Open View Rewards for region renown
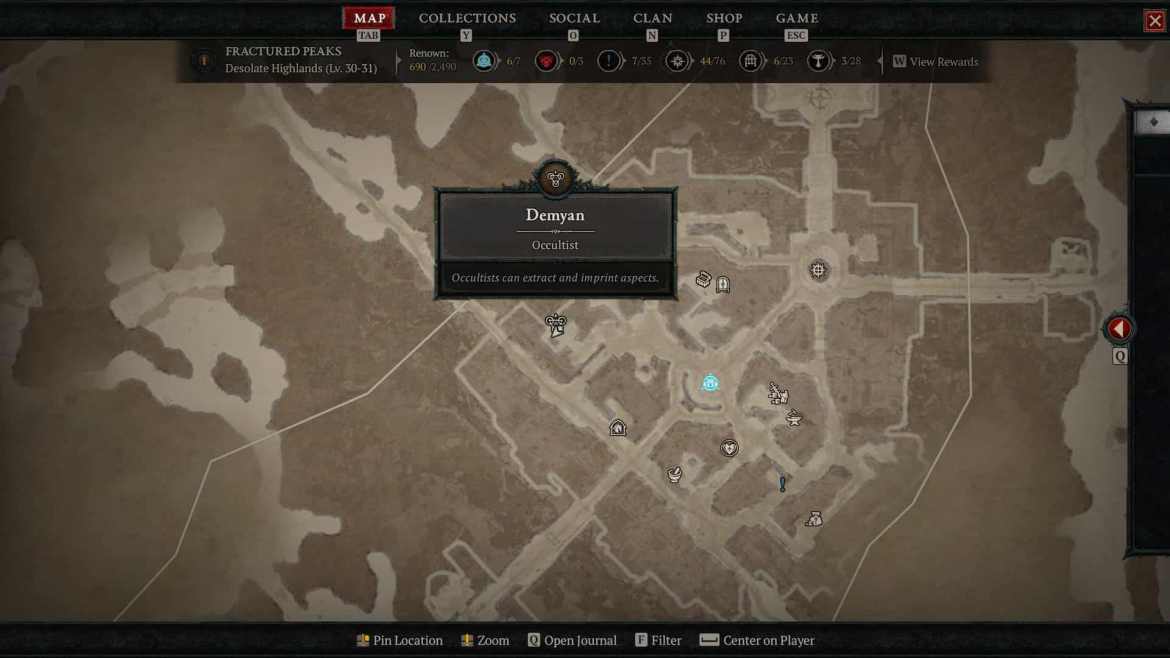The image size is (1170, 658). (935, 62)
